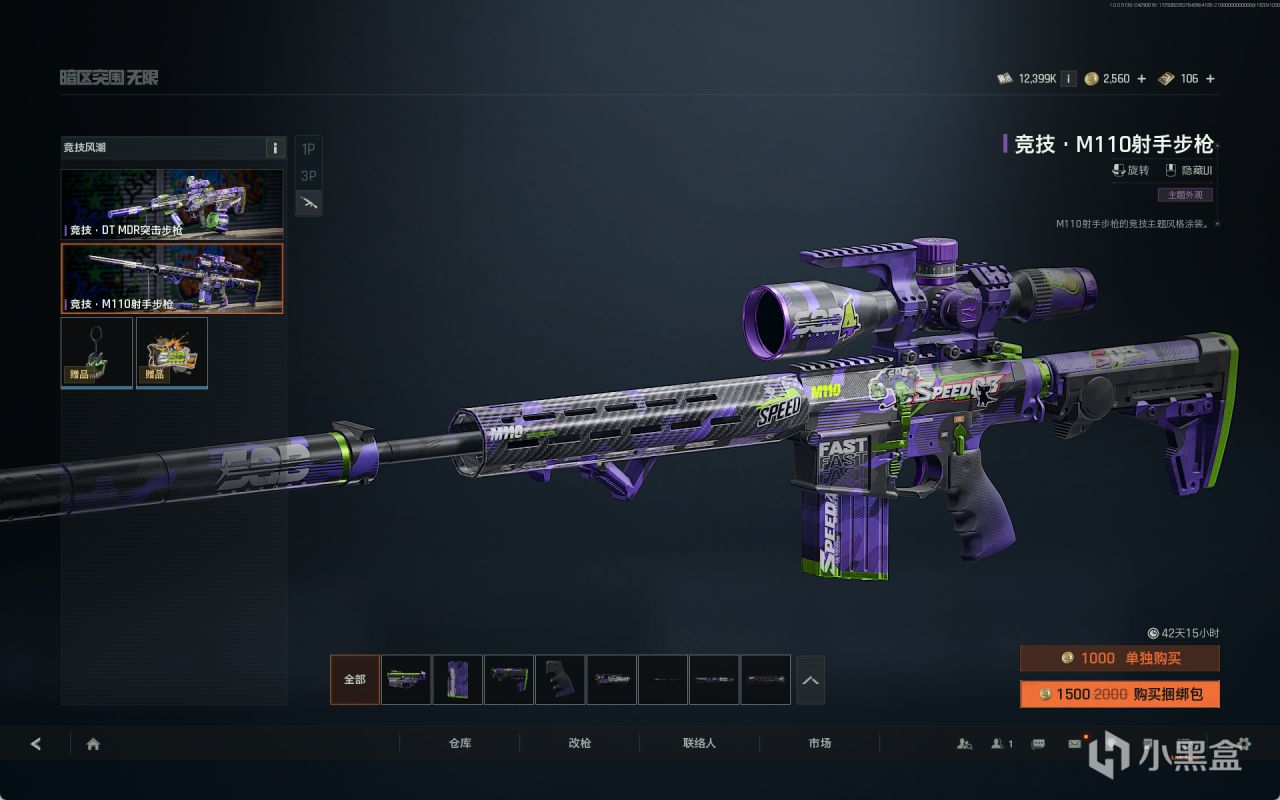Select the 竞技·DT MDR突击步枪 skin thumbnail

point(172,204)
